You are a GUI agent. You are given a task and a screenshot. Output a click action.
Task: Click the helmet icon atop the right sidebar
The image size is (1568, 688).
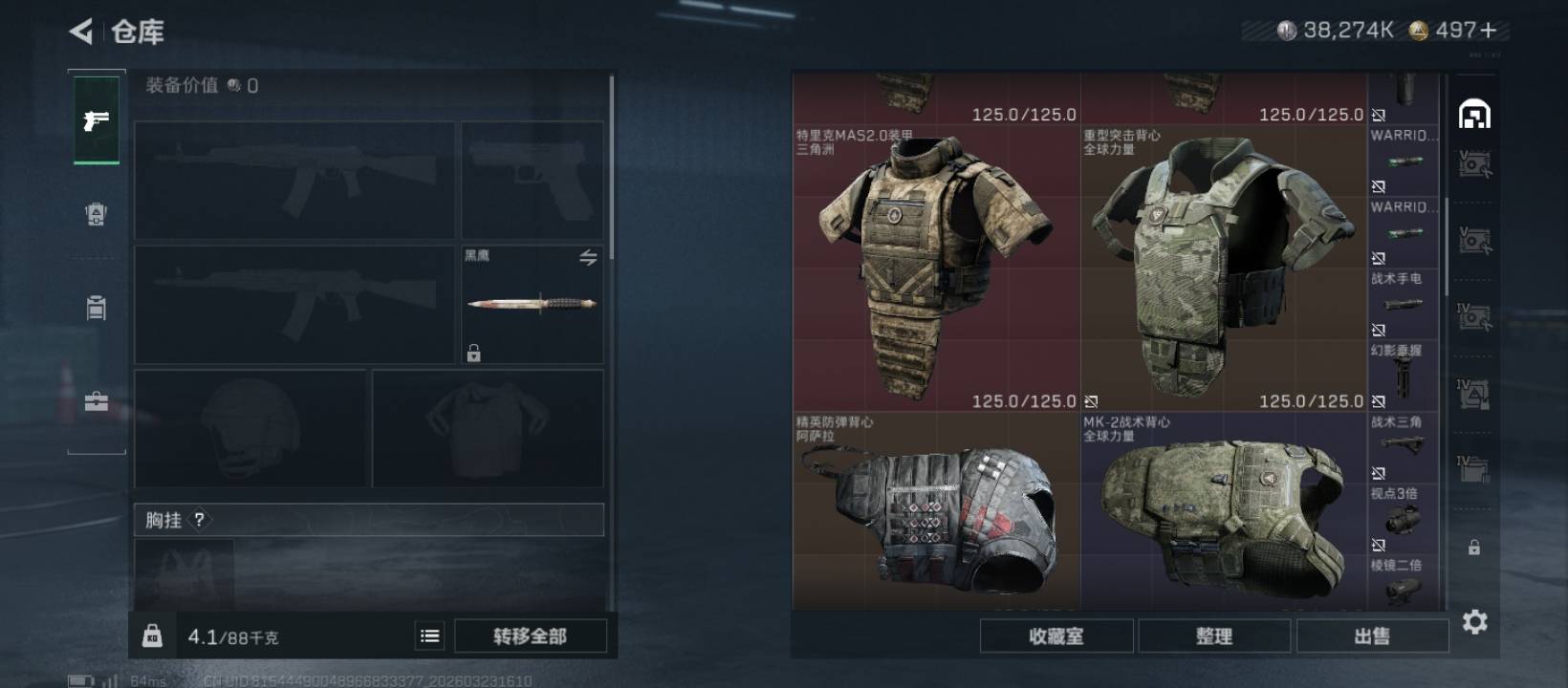point(1476,114)
